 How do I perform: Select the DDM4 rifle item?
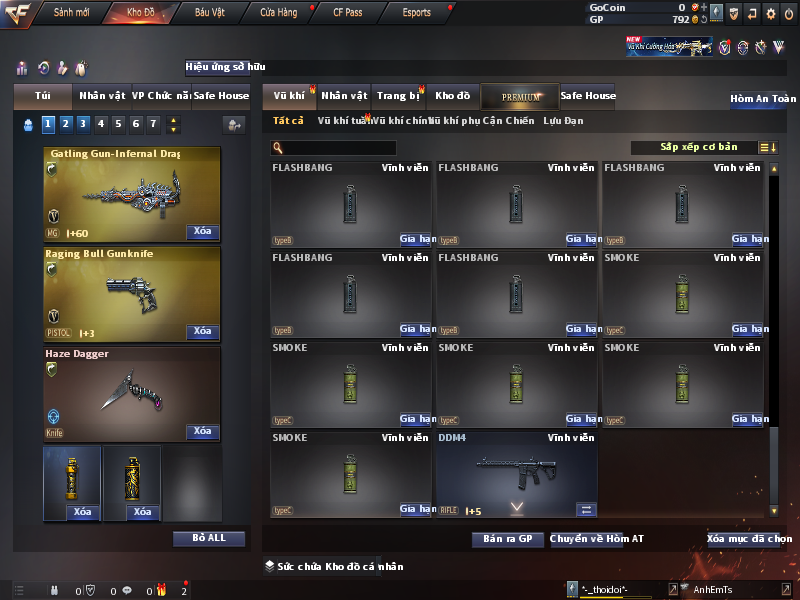[x=516, y=474]
